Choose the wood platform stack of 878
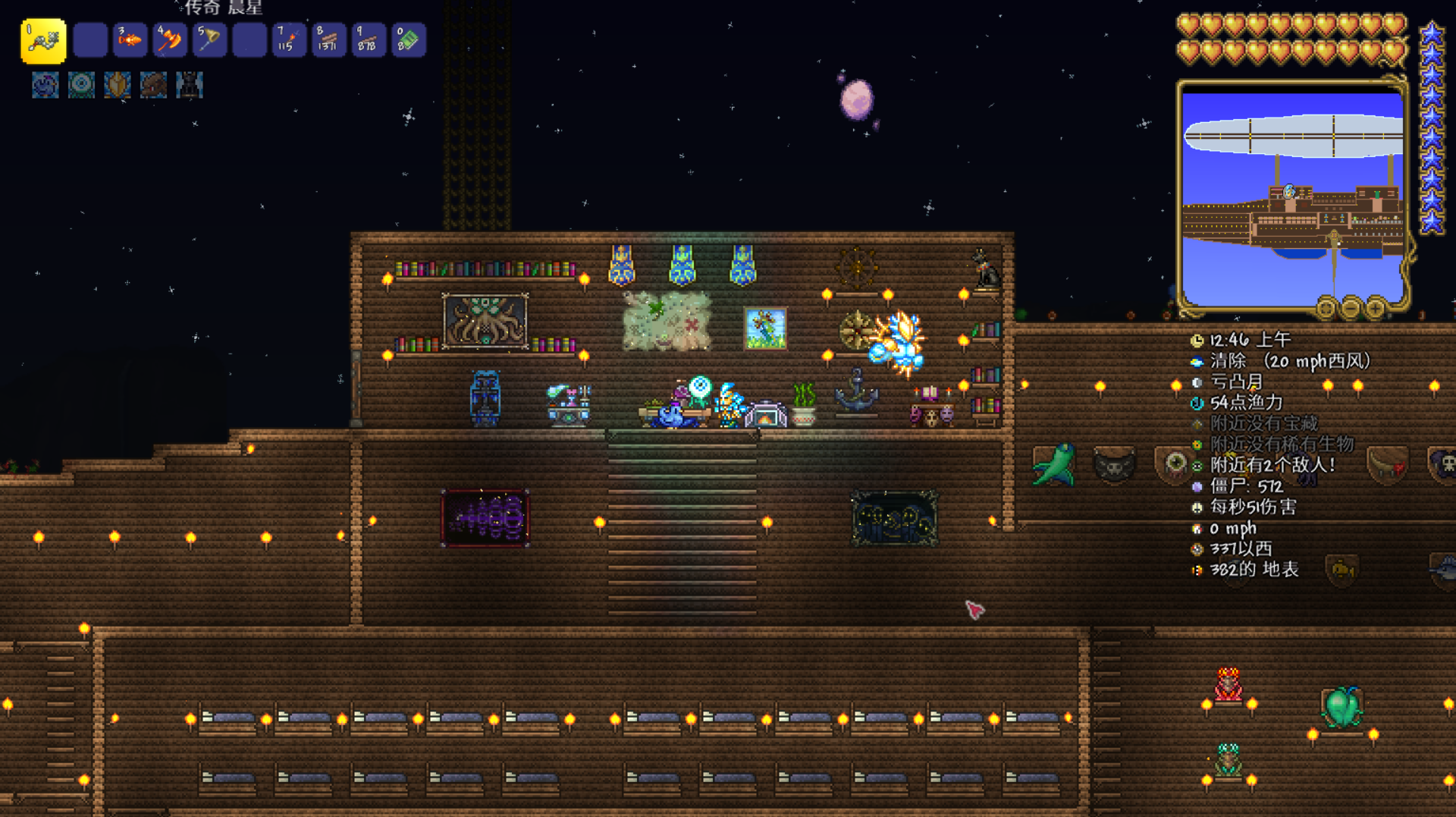Screen dimensions: 1456x817 click(368, 40)
